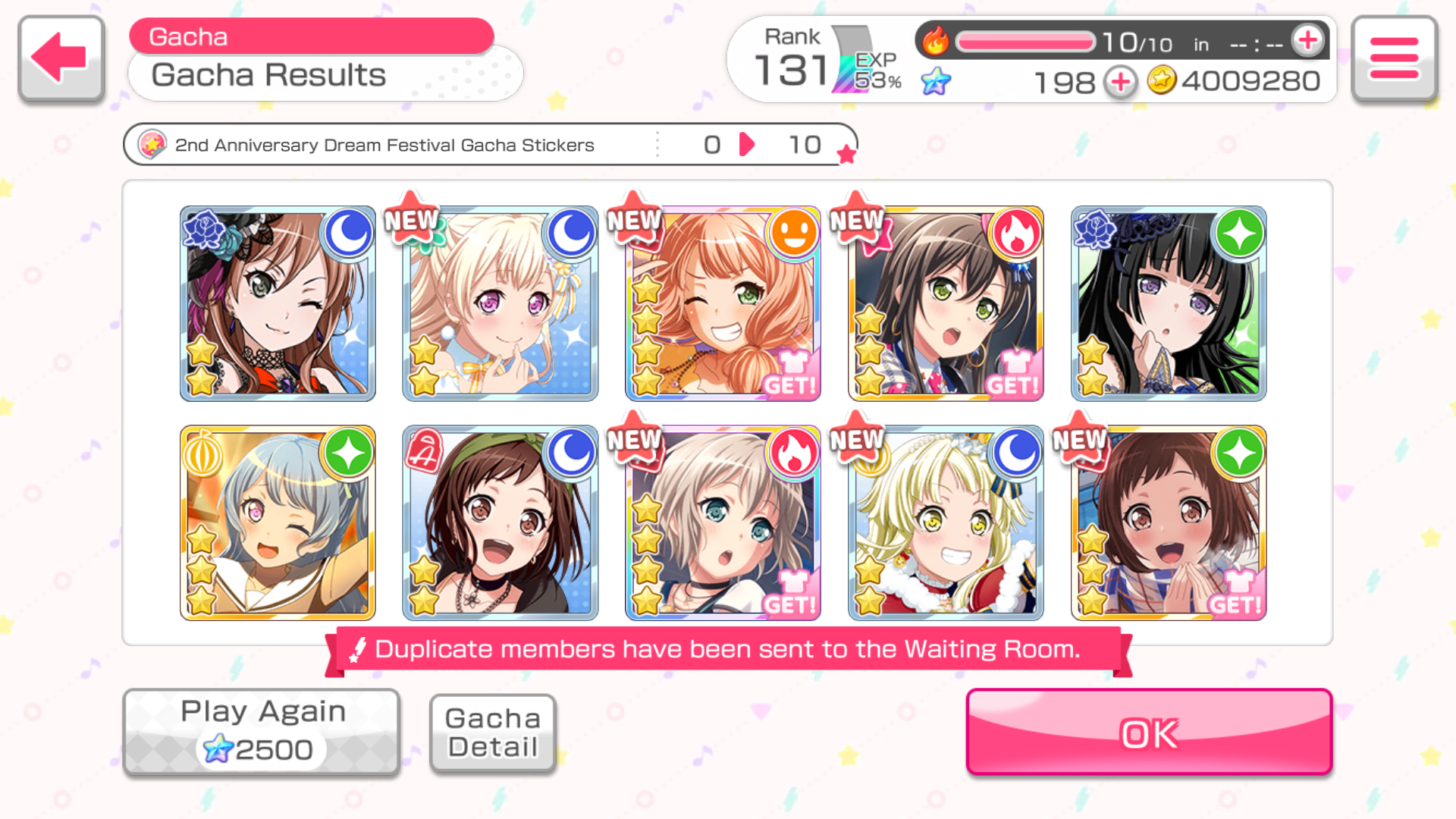
Task: Click OK to confirm gacha results
Action: (1149, 732)
